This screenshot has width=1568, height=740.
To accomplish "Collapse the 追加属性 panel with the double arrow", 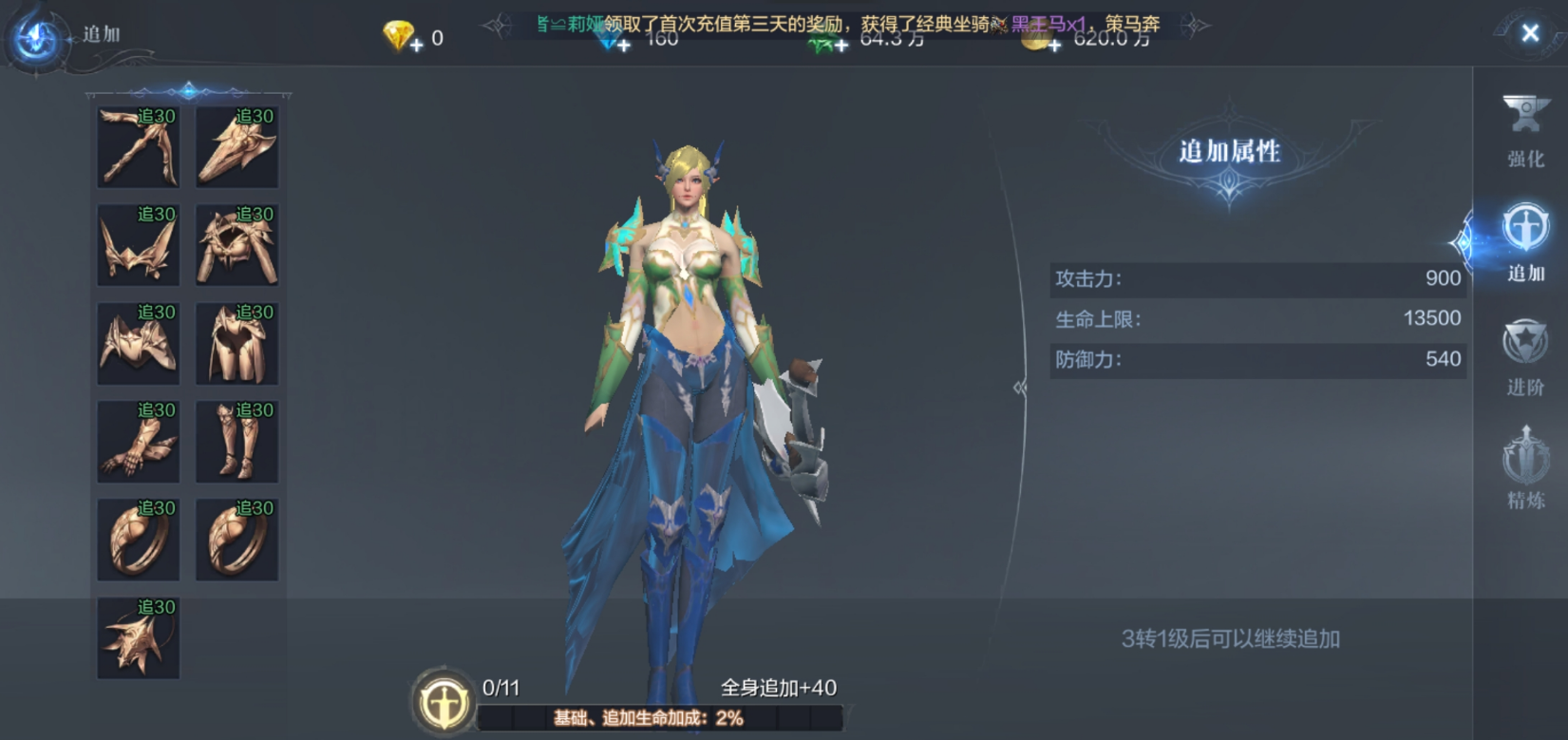I will [1020, 388].
